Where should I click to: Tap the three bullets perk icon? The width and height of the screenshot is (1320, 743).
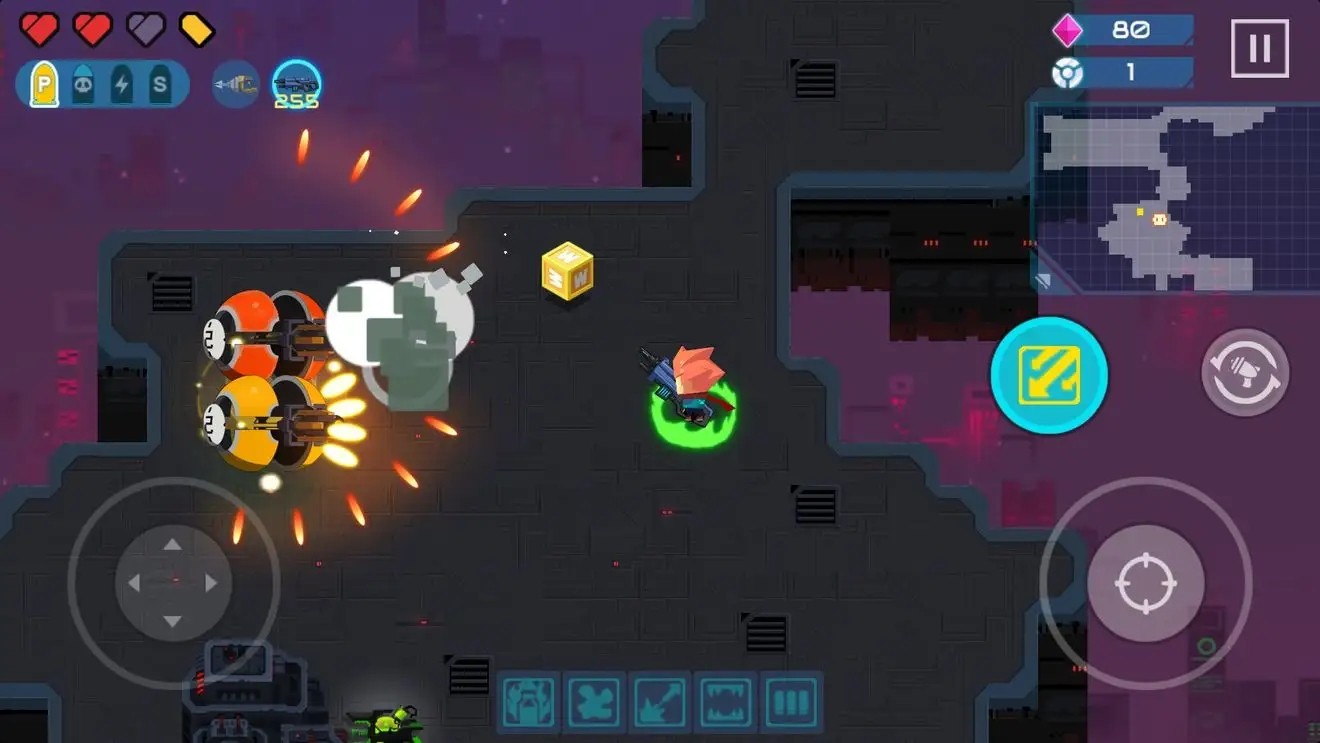click(791, 703)
